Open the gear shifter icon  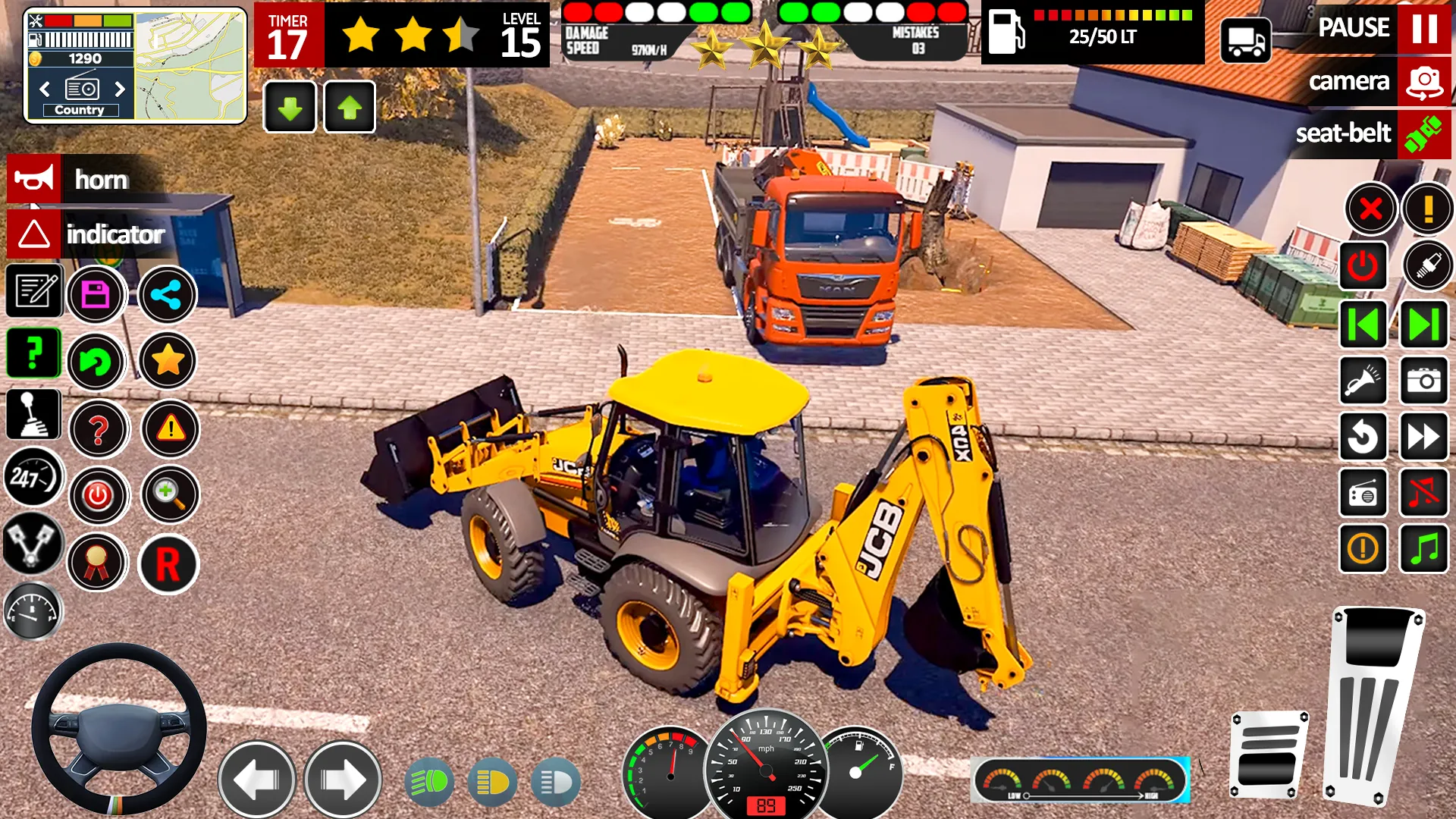click(33, 415)
